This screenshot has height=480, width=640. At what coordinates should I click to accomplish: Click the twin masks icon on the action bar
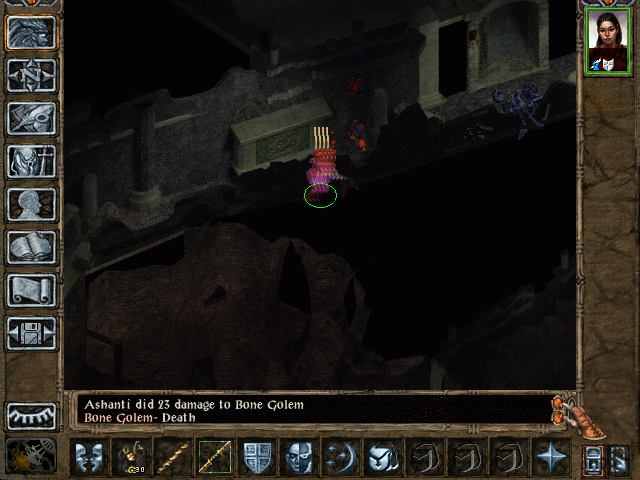(89, 457)
